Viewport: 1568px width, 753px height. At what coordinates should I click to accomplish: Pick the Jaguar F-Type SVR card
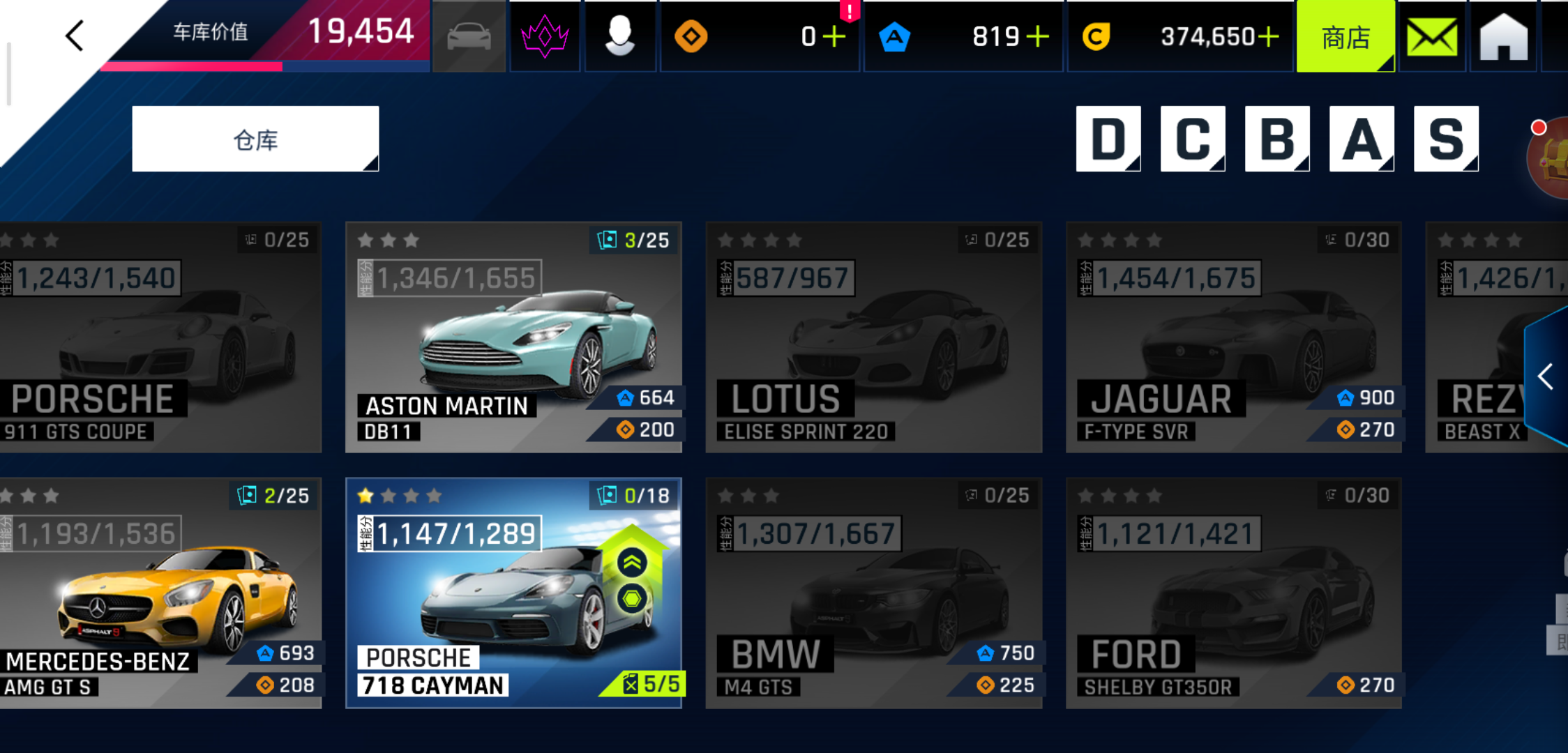[x=1233, y=337]
